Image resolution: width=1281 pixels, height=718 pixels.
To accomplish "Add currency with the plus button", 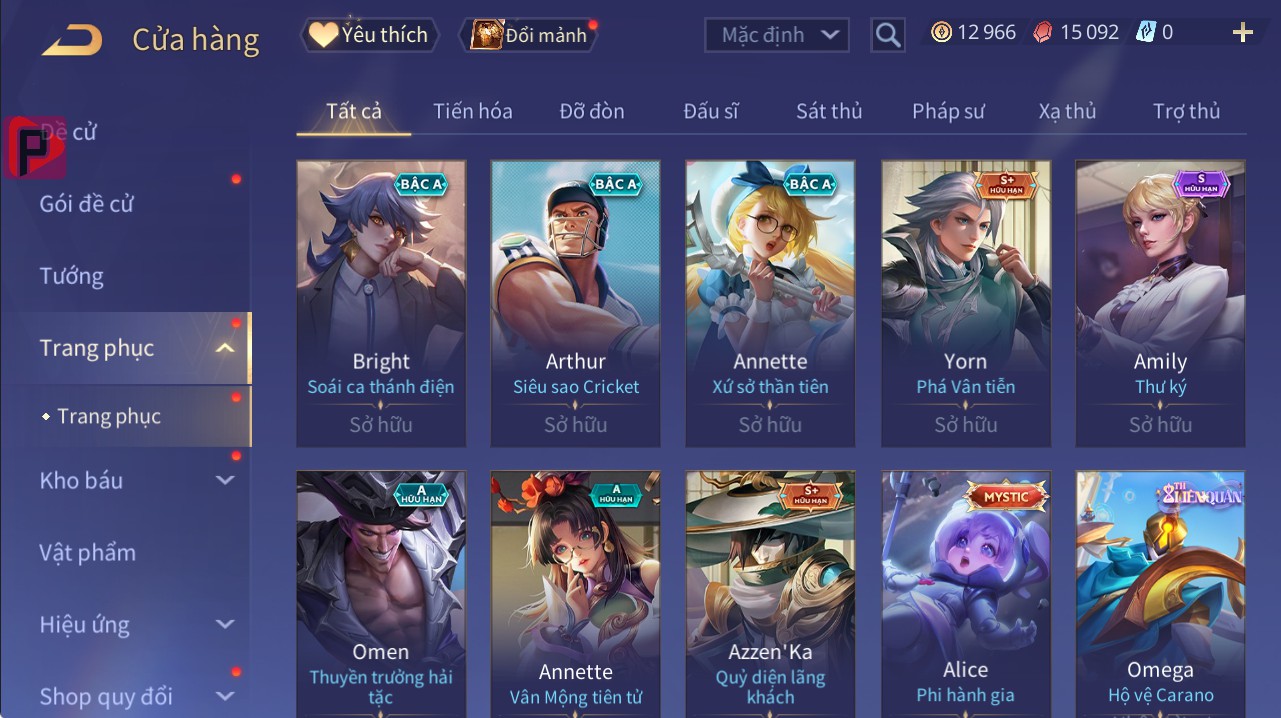I will pyautogui.click(x=1242, y=33).
